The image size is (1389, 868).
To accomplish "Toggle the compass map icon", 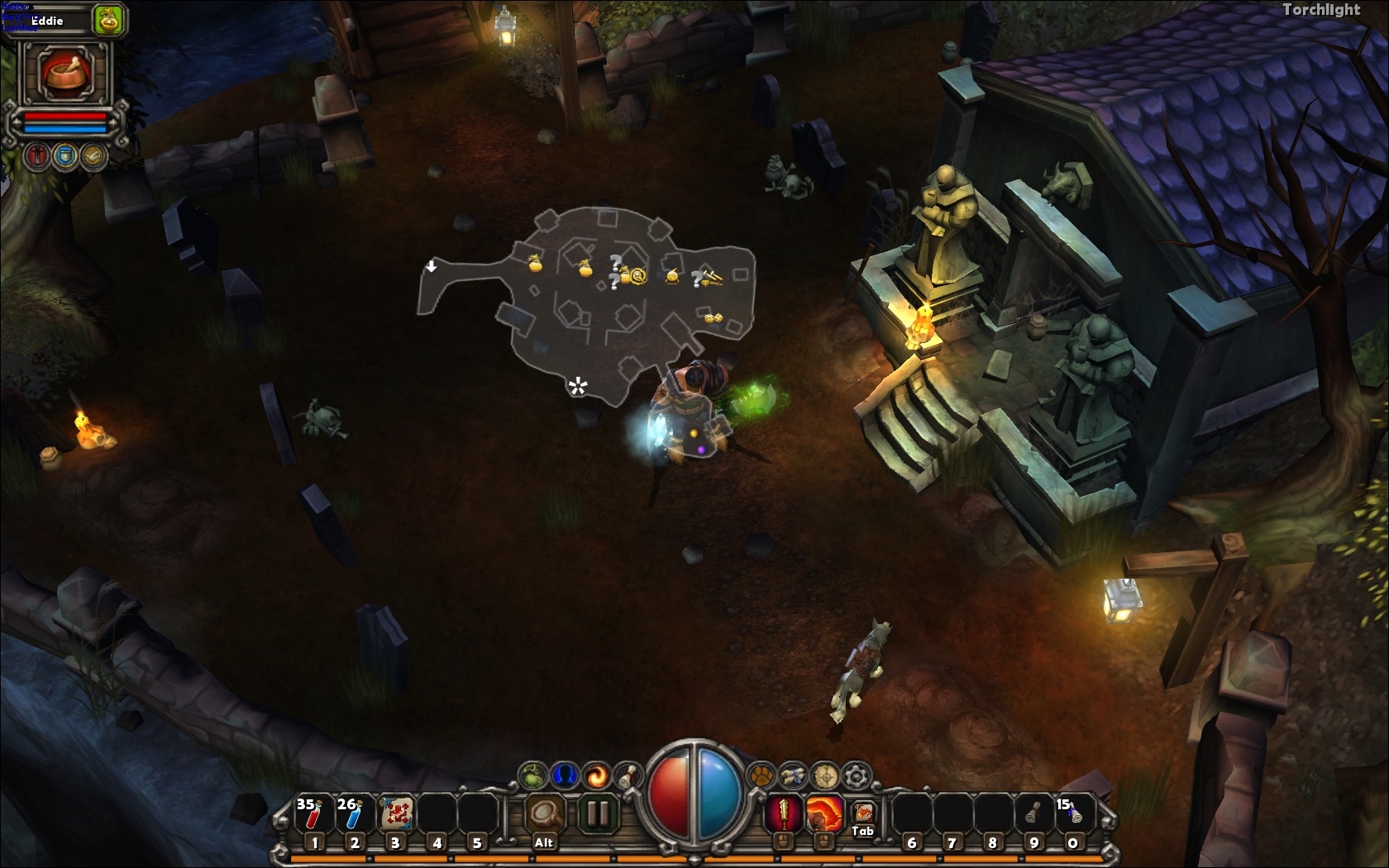I will (x=825, y=775).
